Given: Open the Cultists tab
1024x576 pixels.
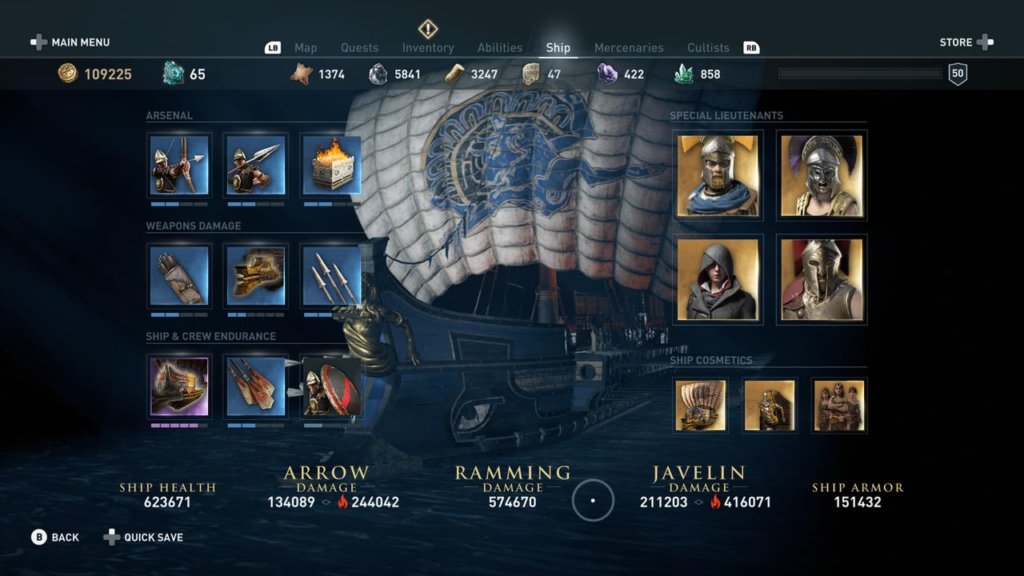Looking at the screenshot, I should click(x=708, y=48).
